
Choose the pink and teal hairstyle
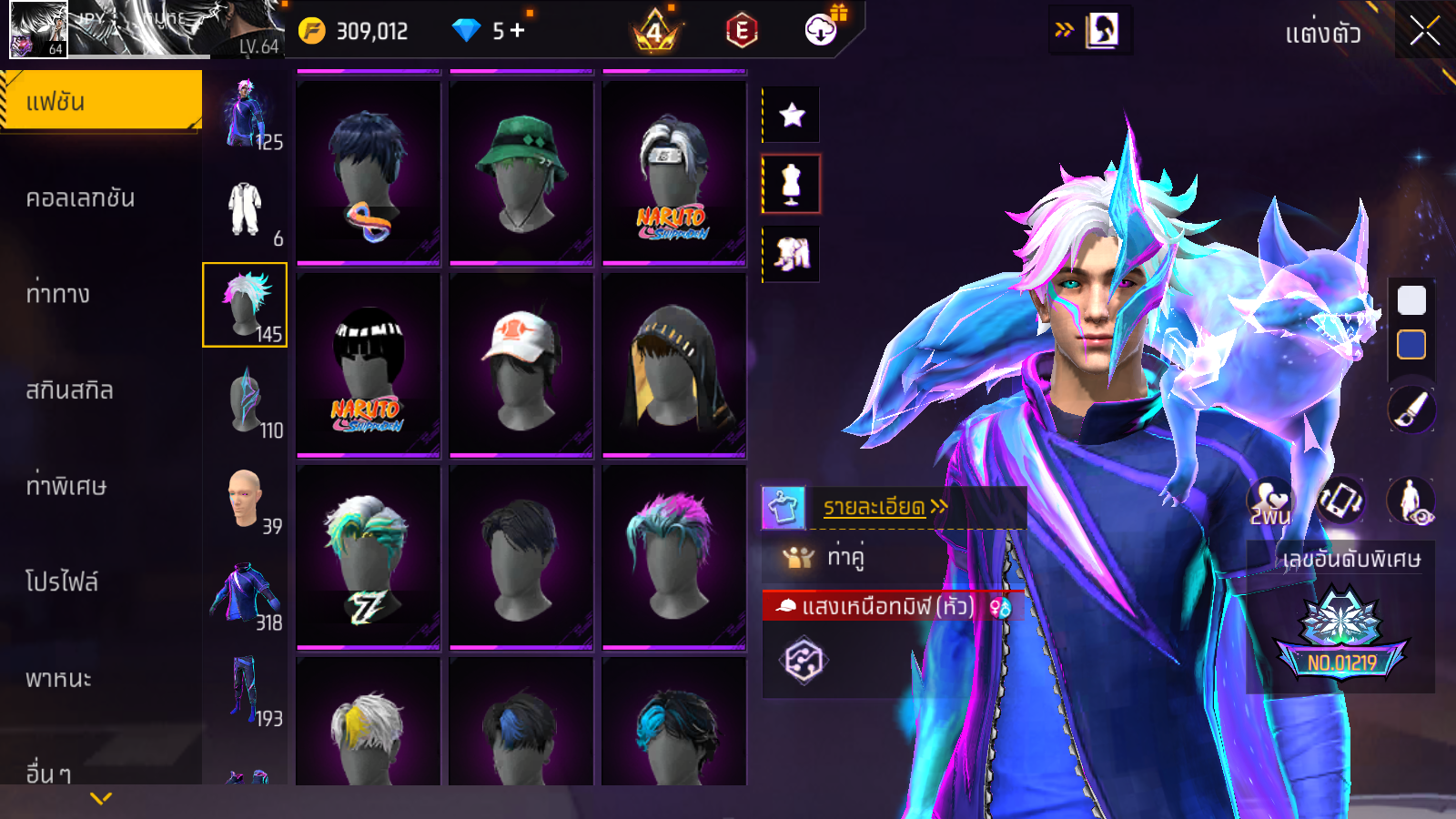[674, 555]
